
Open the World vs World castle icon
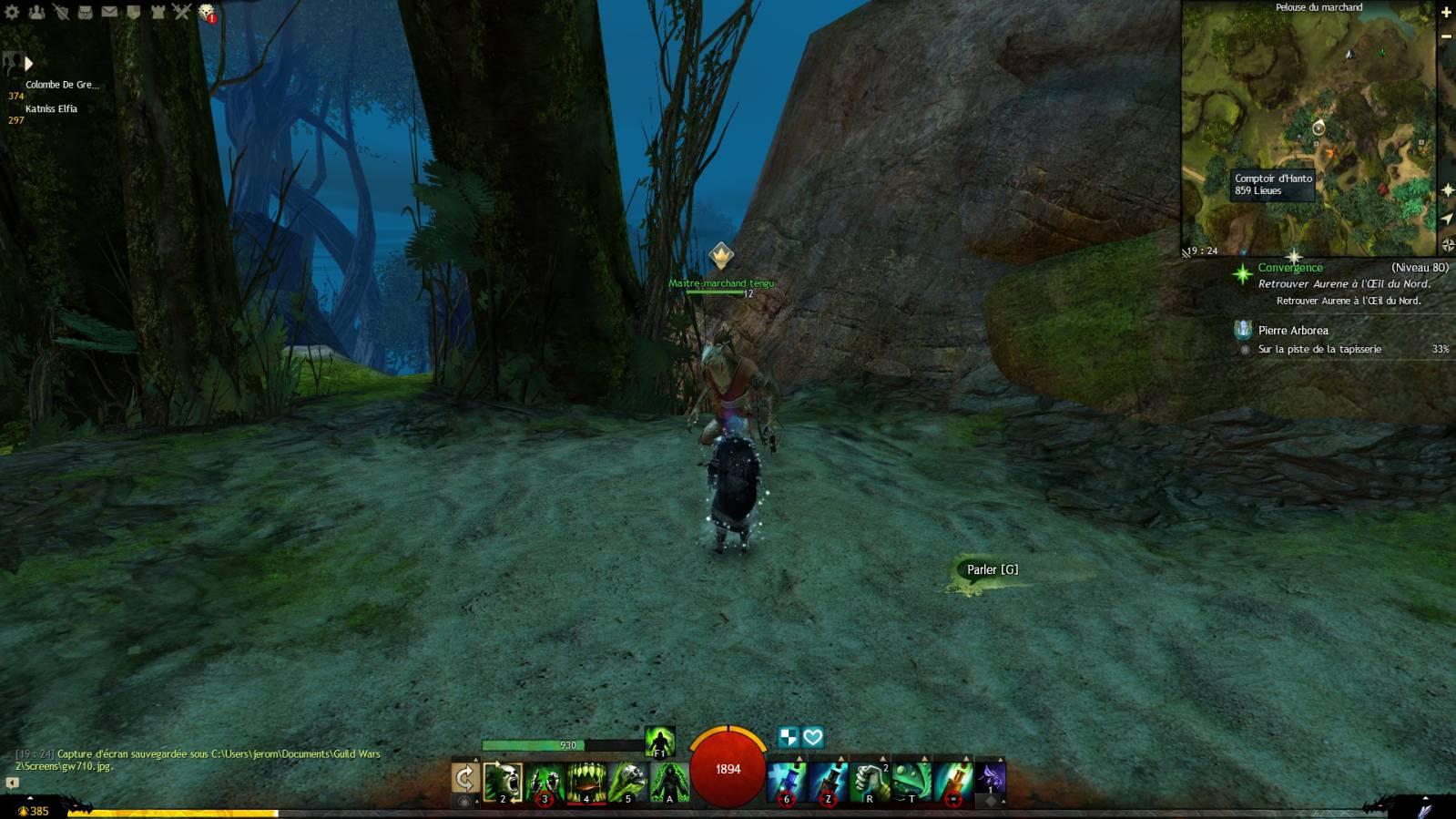click(x=158, y=12)
